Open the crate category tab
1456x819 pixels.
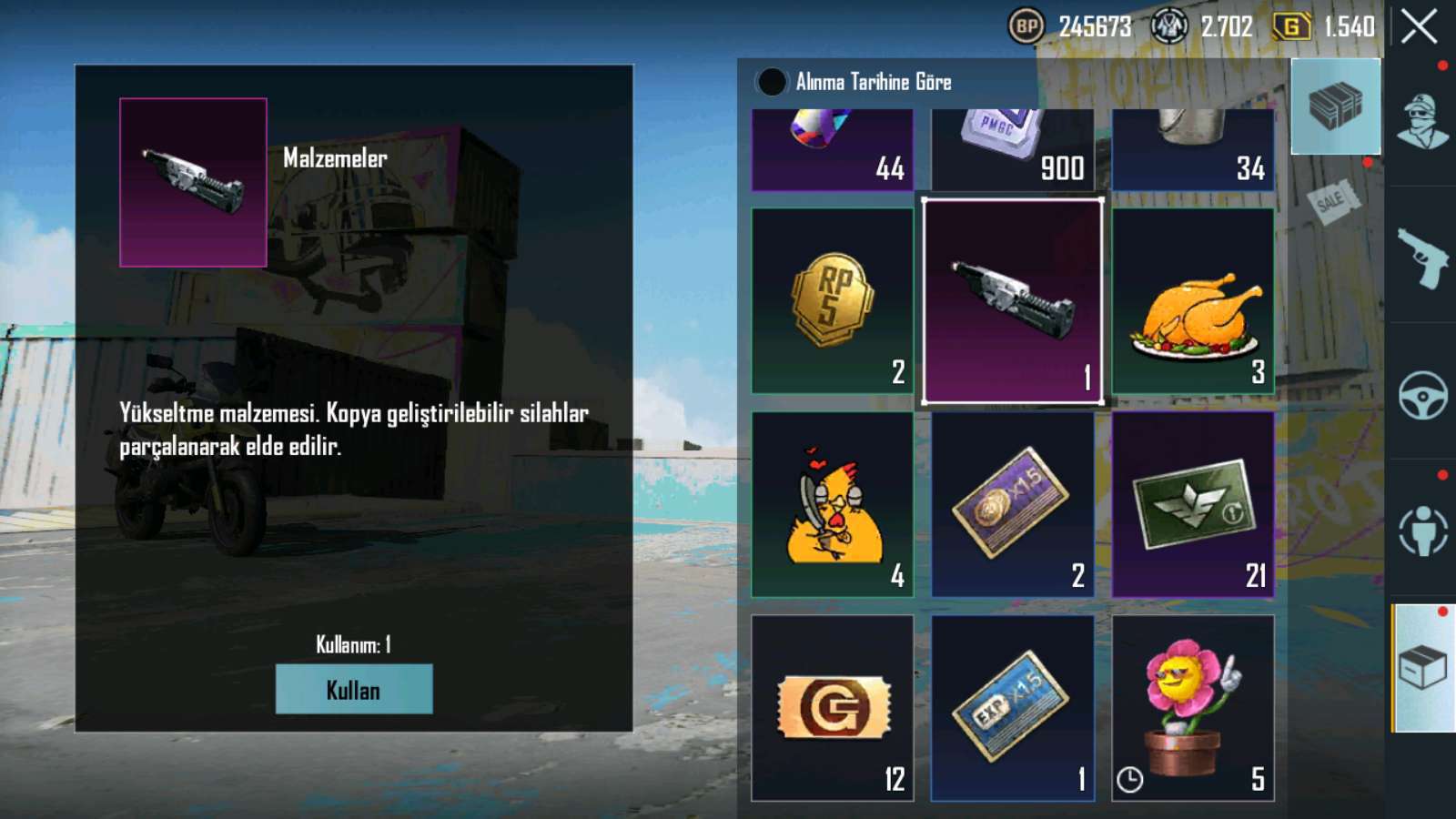pos(1335,106)
